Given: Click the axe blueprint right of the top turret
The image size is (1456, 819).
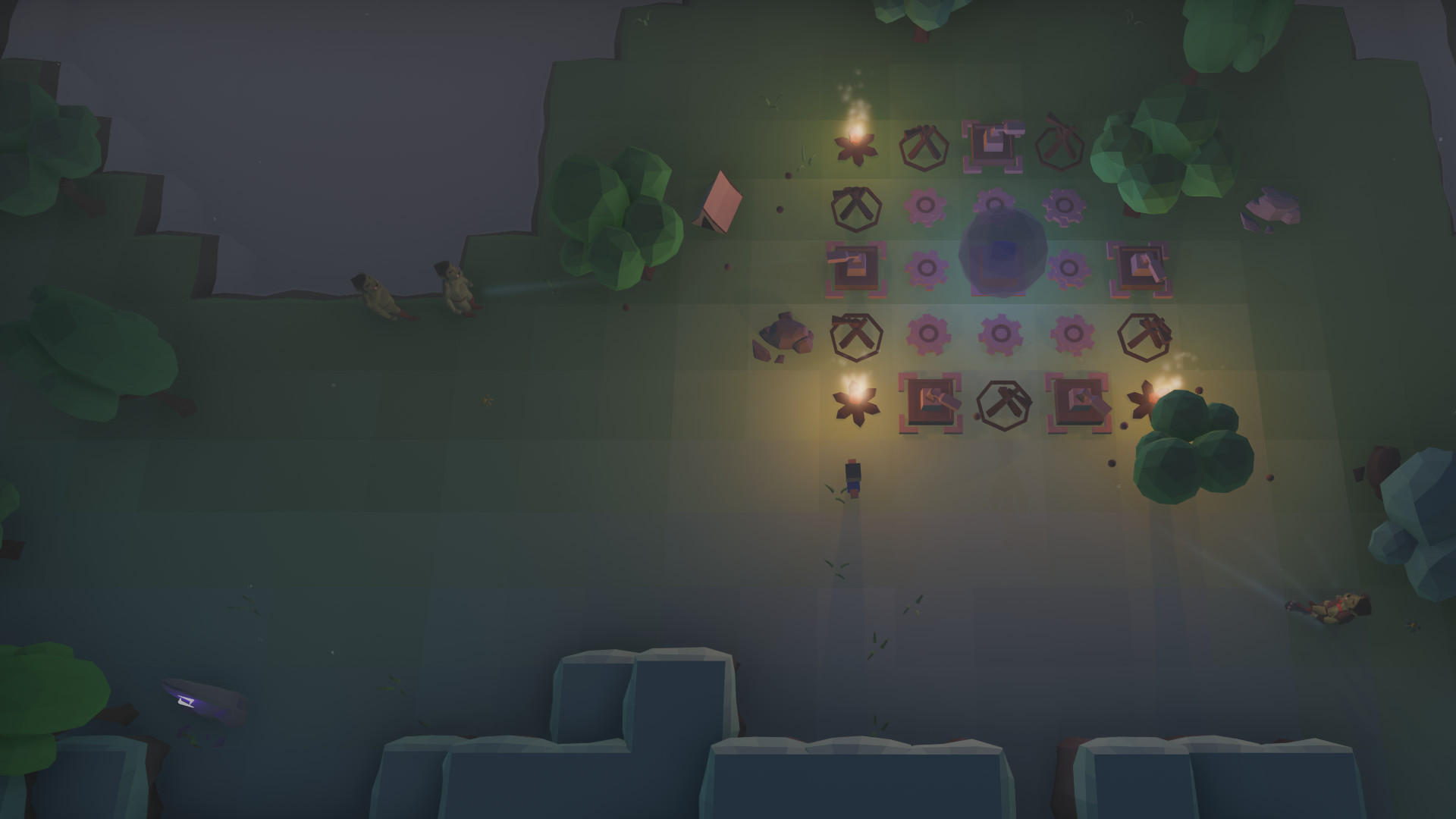Looking at the screenshot, I should (x=1060, y=141).
